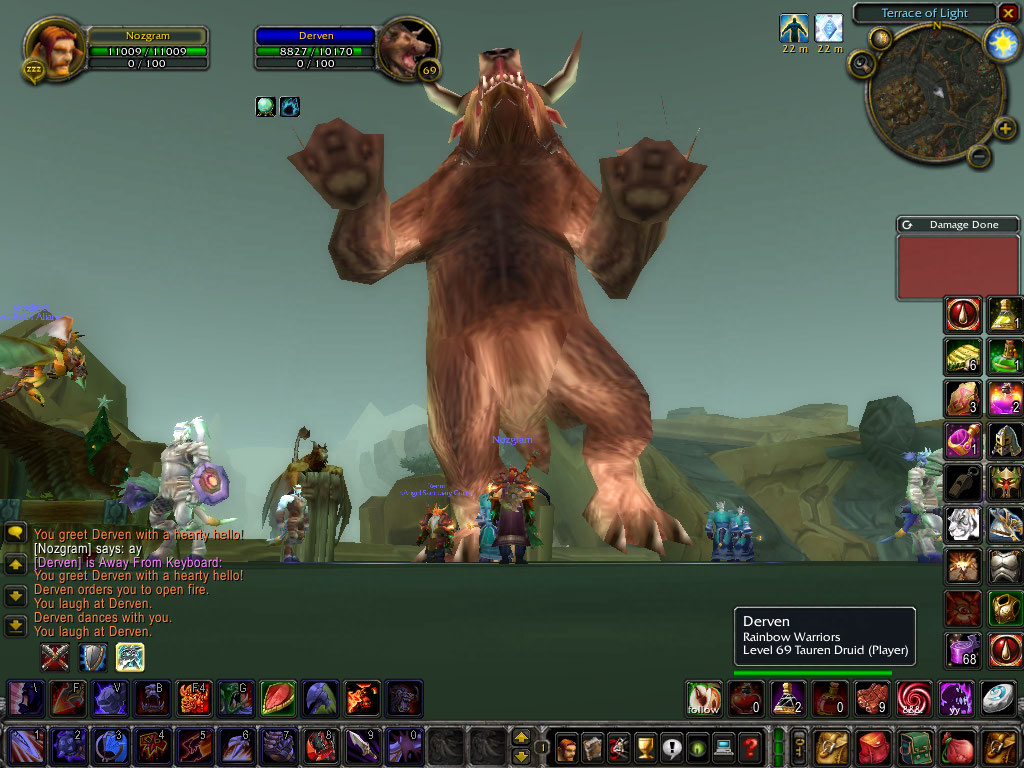Open the tracking magnifier button on minimap

(861, 66)
